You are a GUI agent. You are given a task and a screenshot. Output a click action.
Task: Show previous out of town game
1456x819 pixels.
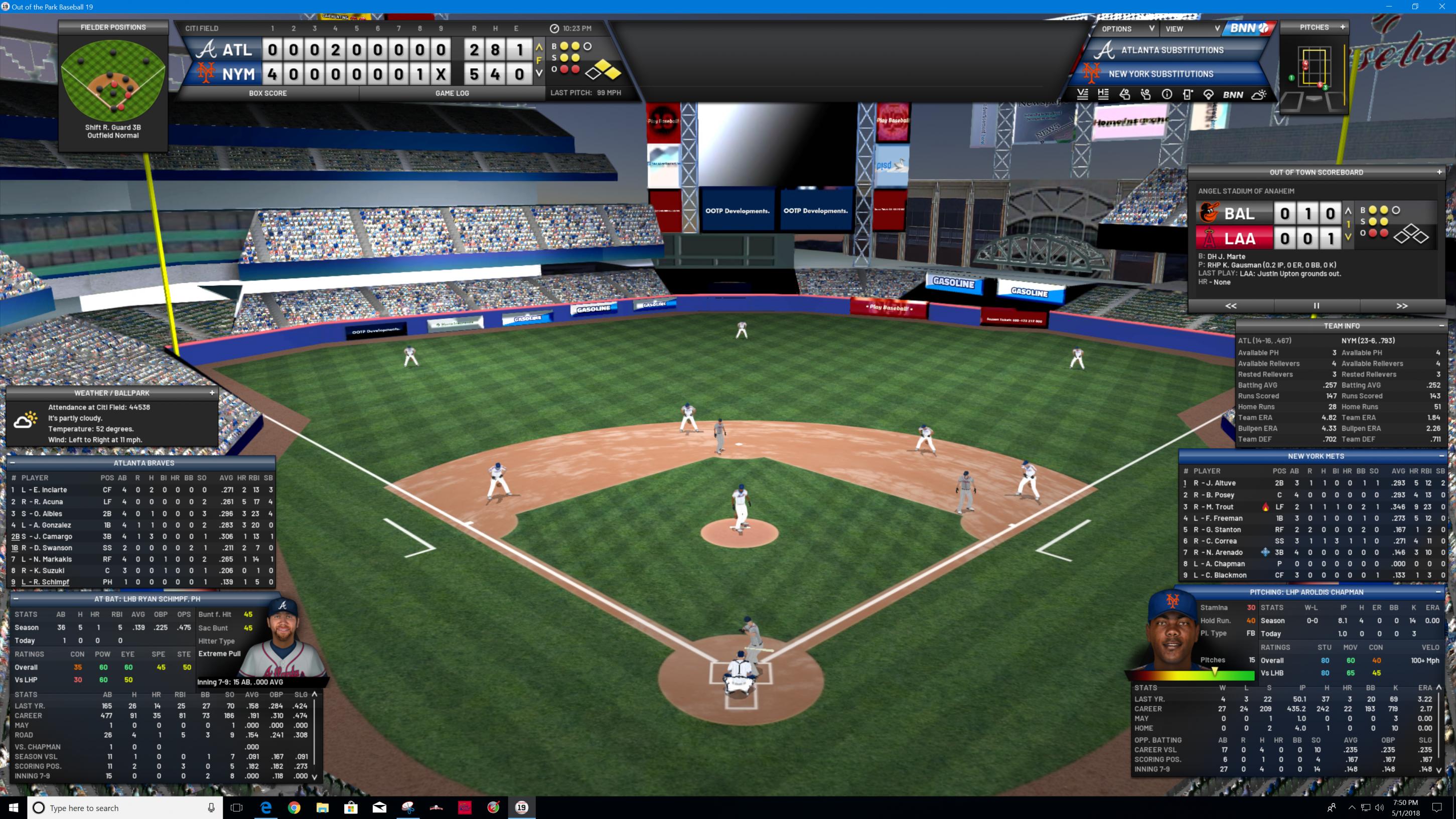(x=1231, y=305)
